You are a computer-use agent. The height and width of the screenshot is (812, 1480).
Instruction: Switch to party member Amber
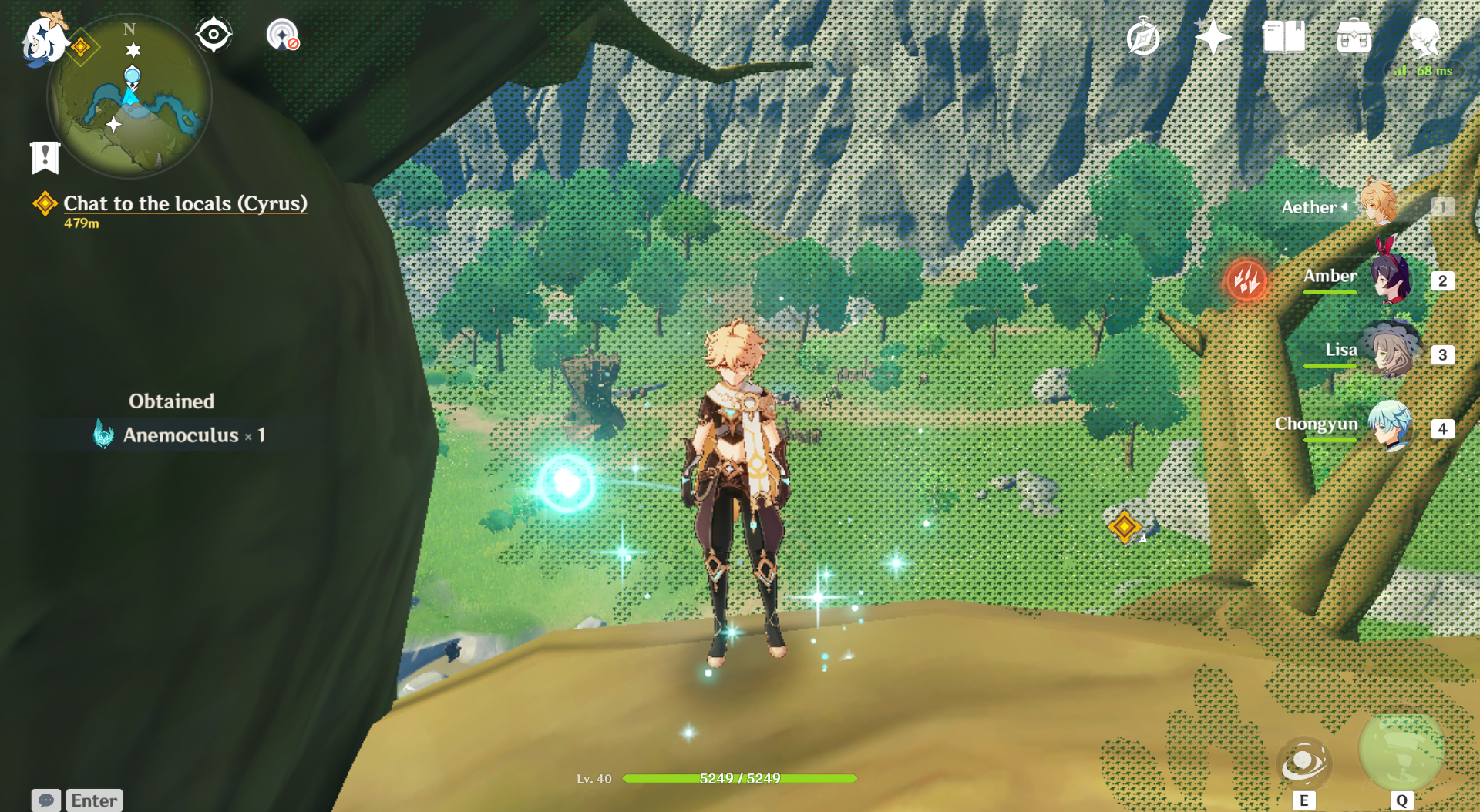(x=1391, y=277)
